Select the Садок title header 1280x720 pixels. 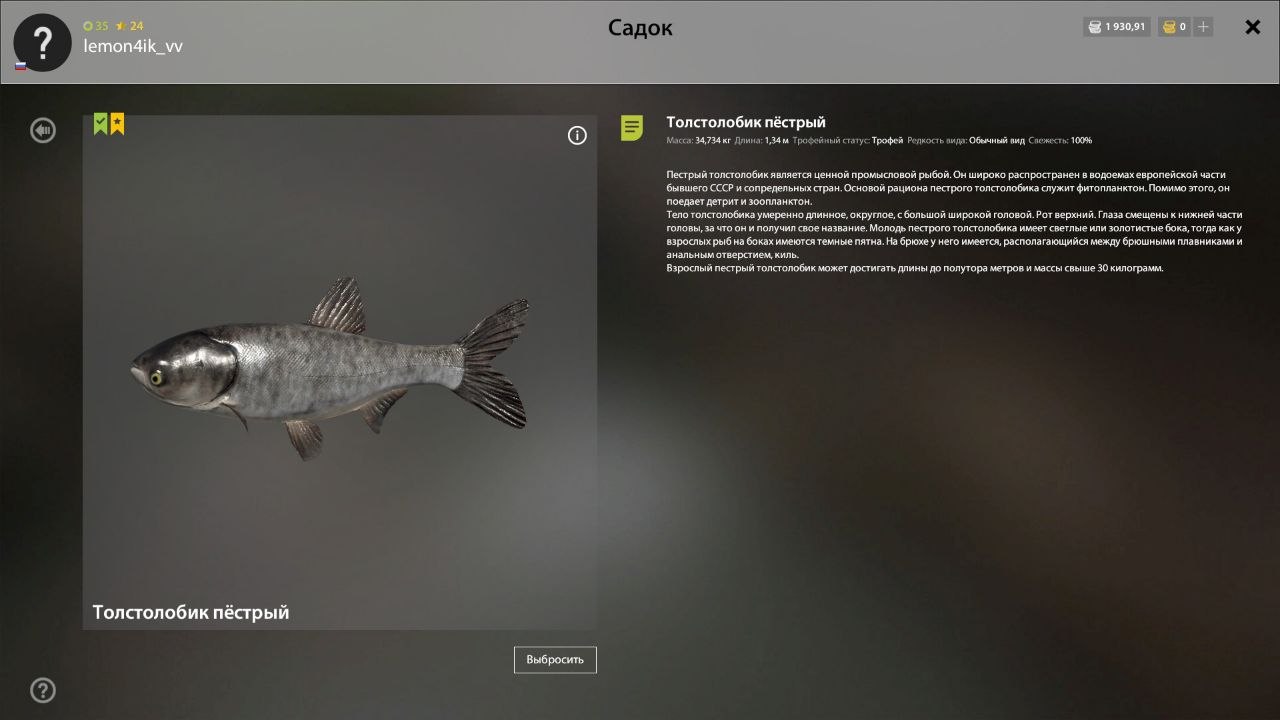(640, 28)
